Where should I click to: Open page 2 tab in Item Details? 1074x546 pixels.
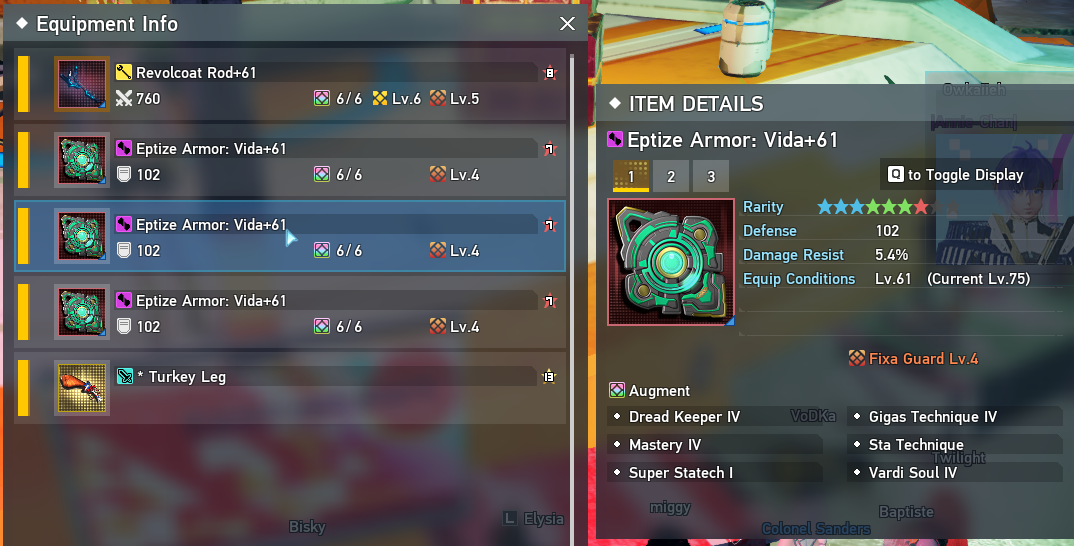[x=671, y=176]
